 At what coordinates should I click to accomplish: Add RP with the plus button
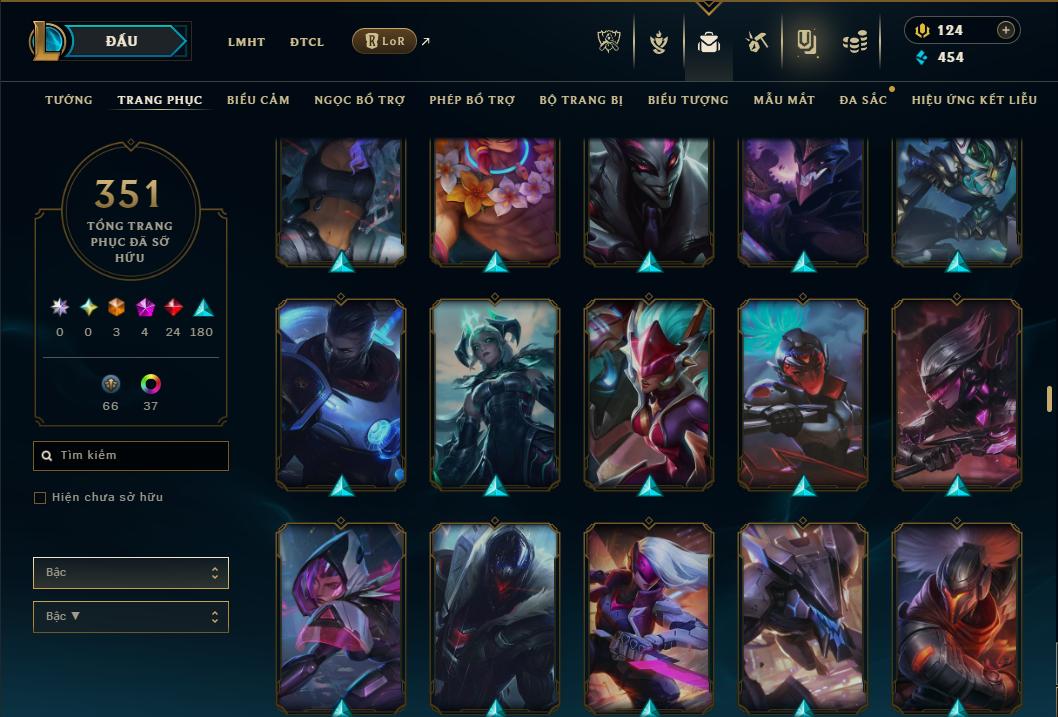(x=1006, y=30)
